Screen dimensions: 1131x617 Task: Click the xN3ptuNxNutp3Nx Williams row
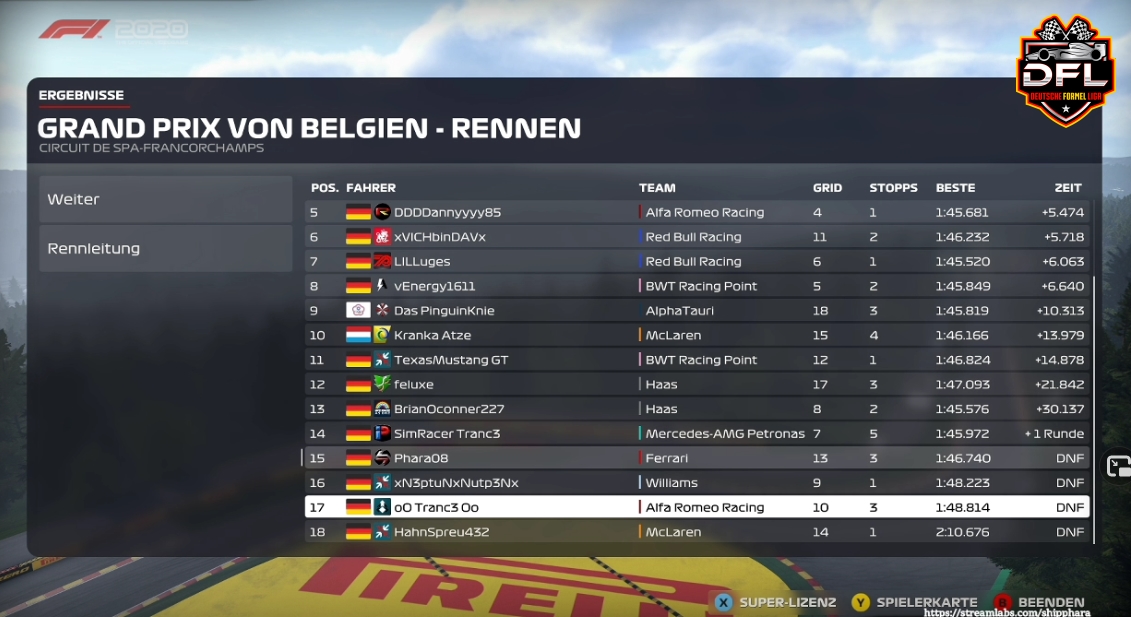[x=696, y=483]
